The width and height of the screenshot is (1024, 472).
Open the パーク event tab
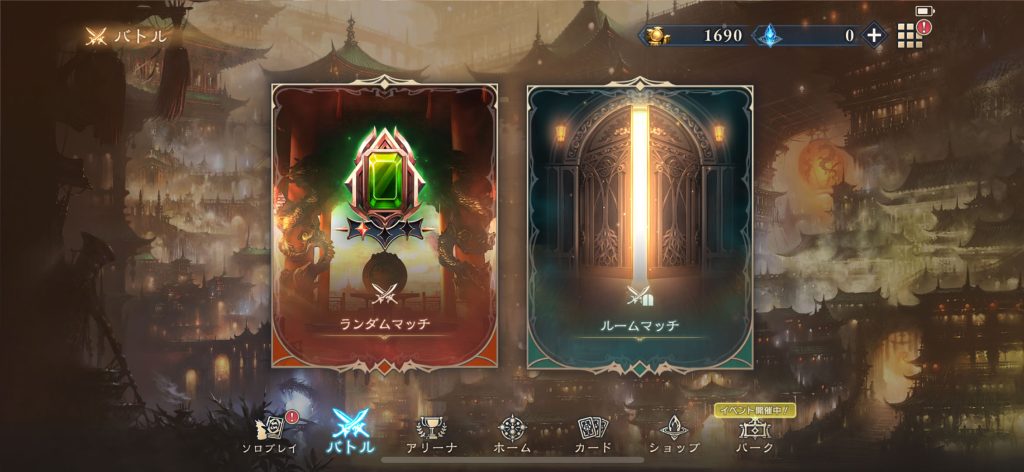coord(753,433)
